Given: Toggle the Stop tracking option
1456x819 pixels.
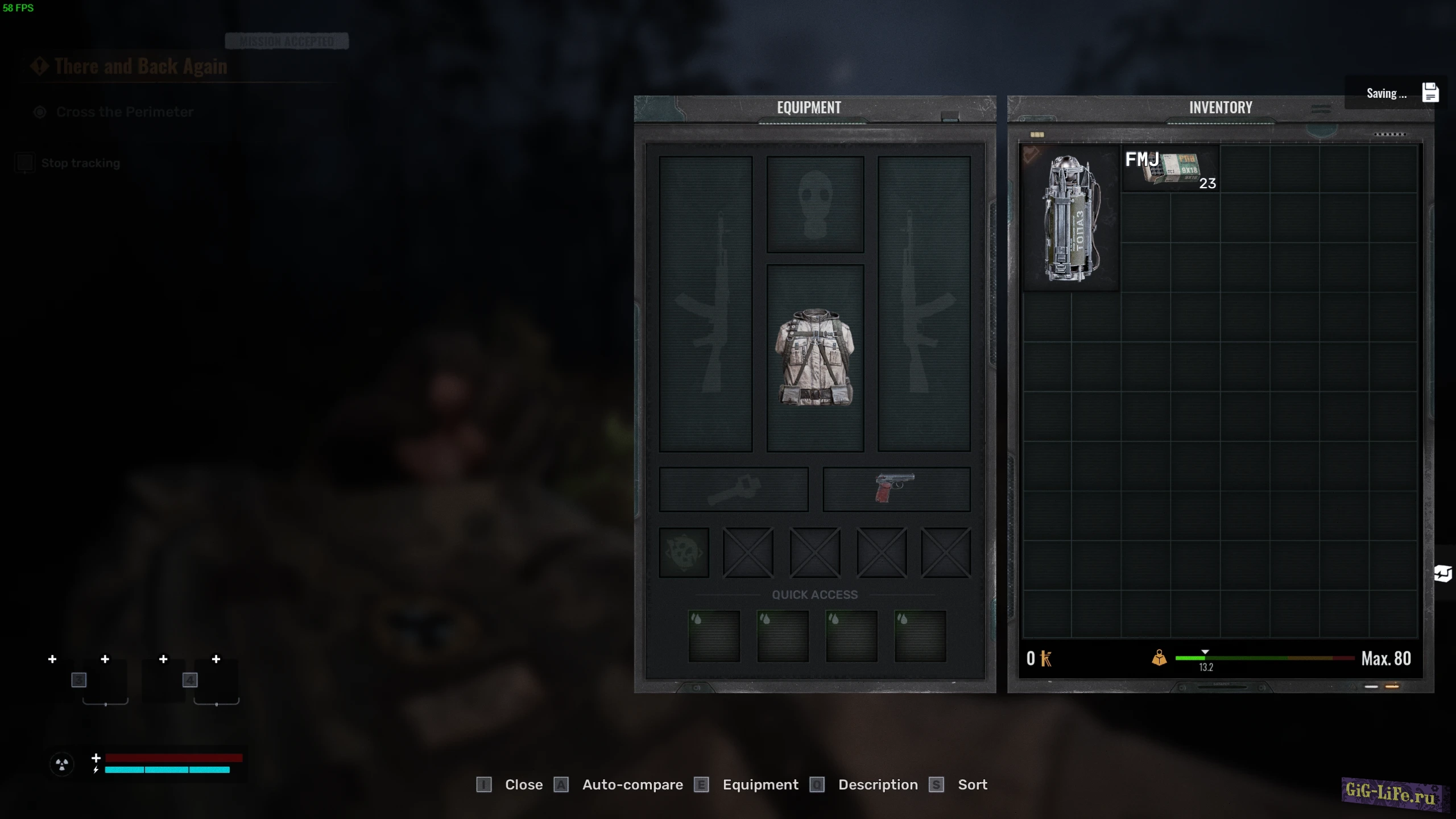Looking at the screenshot, I should 80,163.
